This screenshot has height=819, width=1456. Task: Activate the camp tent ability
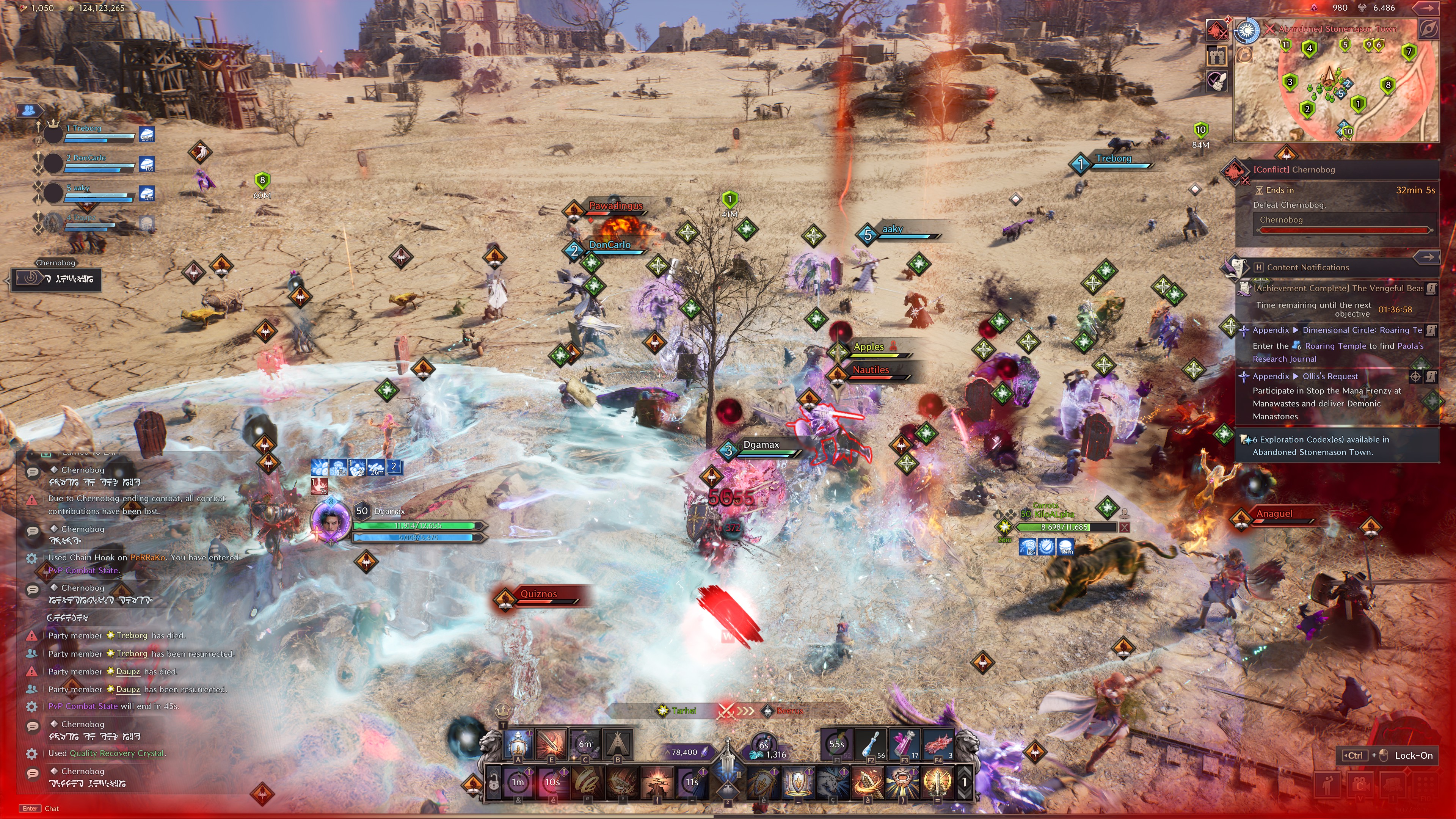coord(618,744)
